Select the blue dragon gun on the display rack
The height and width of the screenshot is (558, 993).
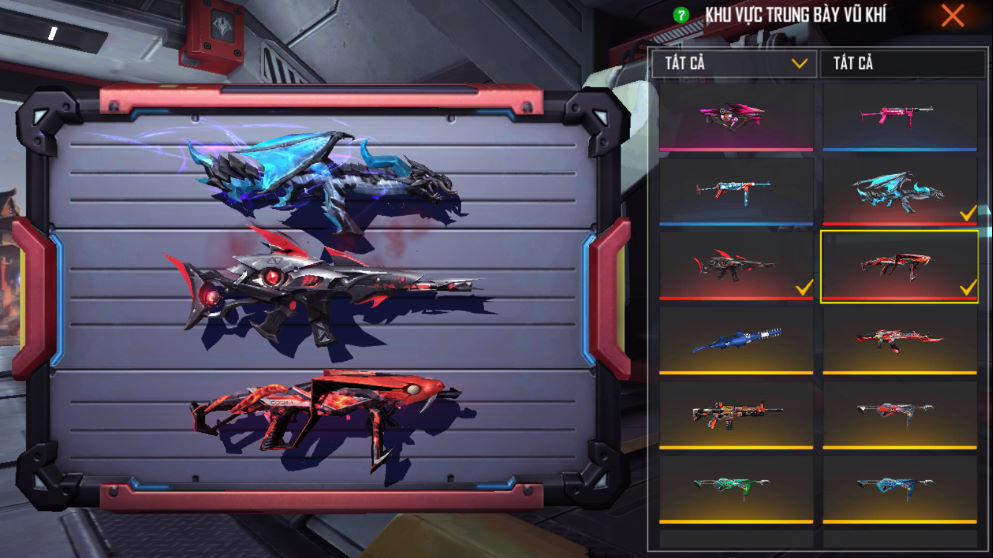[322, 173]
